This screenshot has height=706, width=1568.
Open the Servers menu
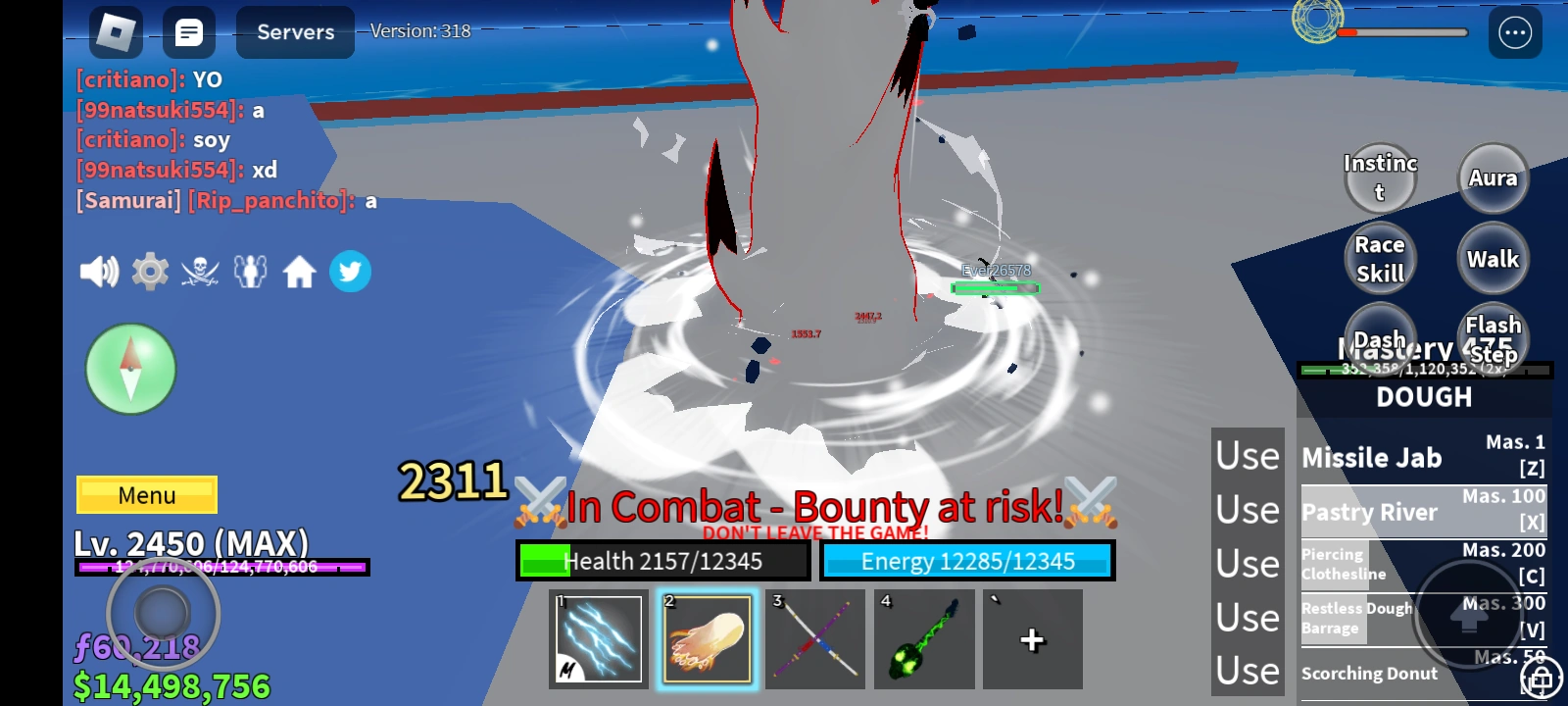click(x=294, y=32)
